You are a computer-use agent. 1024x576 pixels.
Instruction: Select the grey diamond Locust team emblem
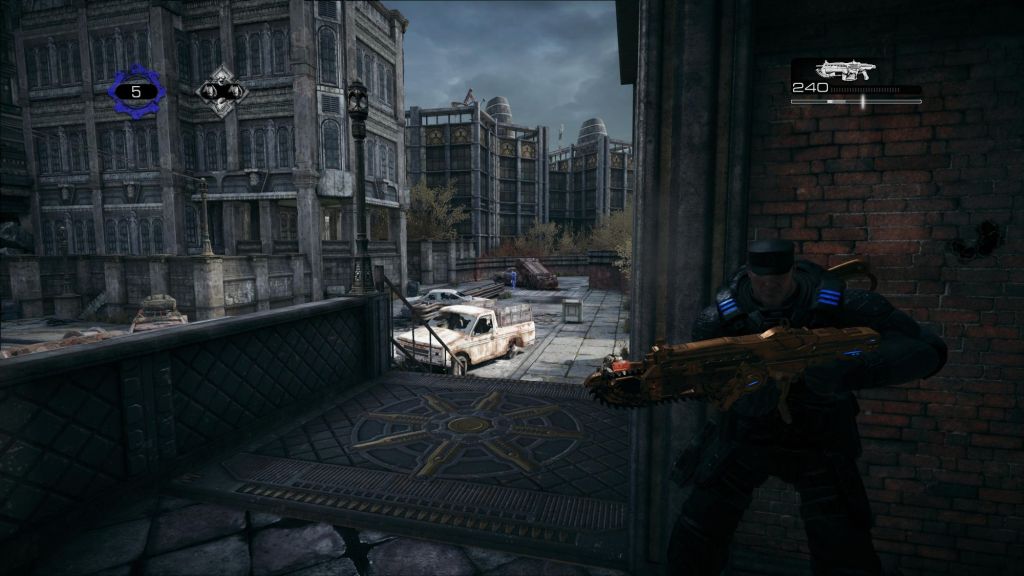[222, 91]
